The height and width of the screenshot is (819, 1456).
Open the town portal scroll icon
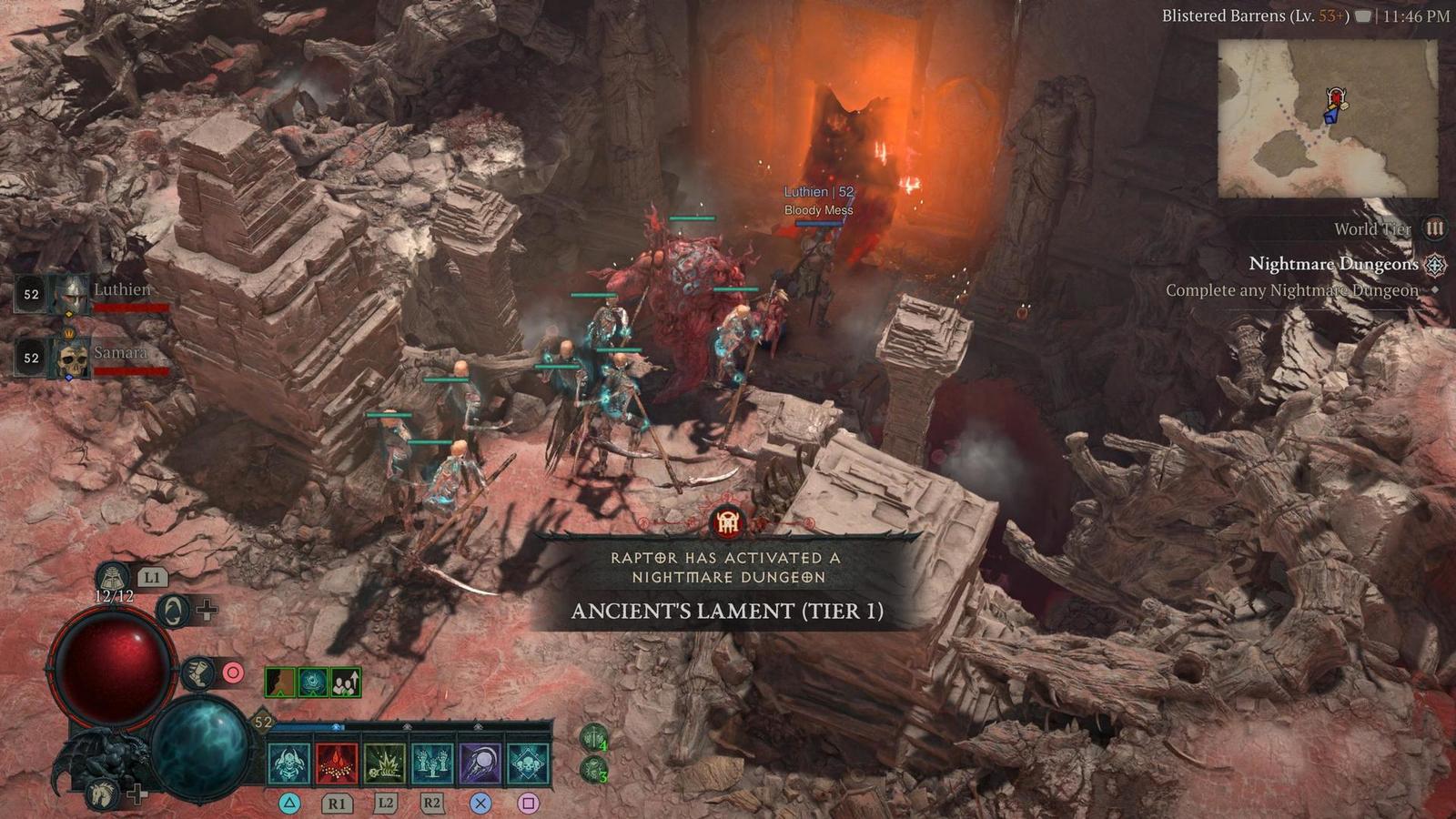(x=112, y=578)
